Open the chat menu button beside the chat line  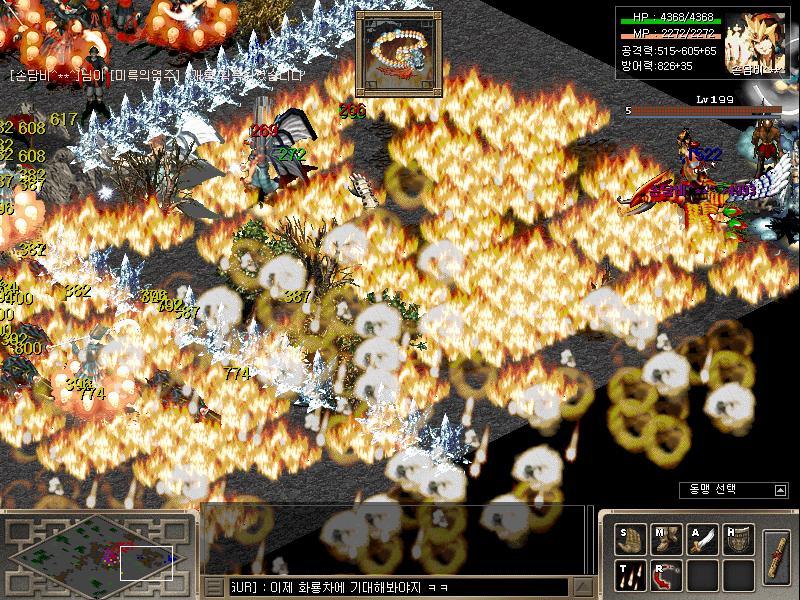(214, 587)
